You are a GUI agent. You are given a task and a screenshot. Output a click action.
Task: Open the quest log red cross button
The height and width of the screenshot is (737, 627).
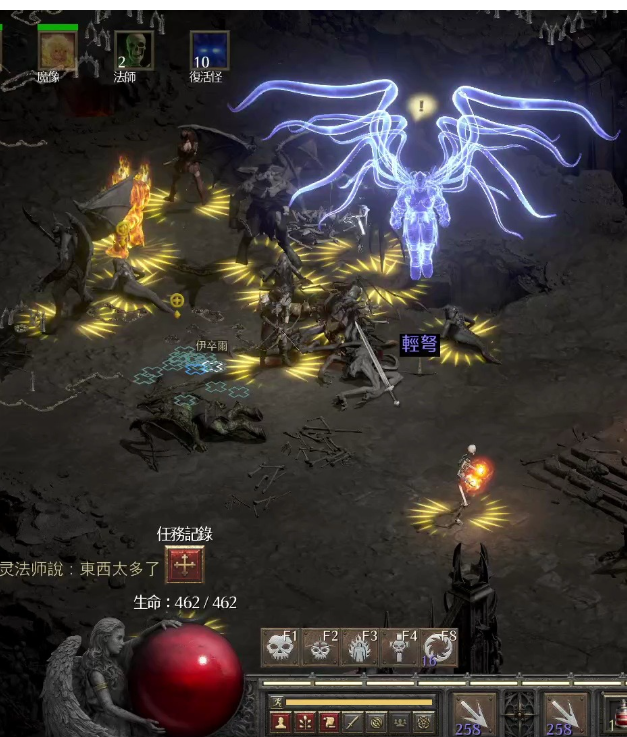pos(184,565)
